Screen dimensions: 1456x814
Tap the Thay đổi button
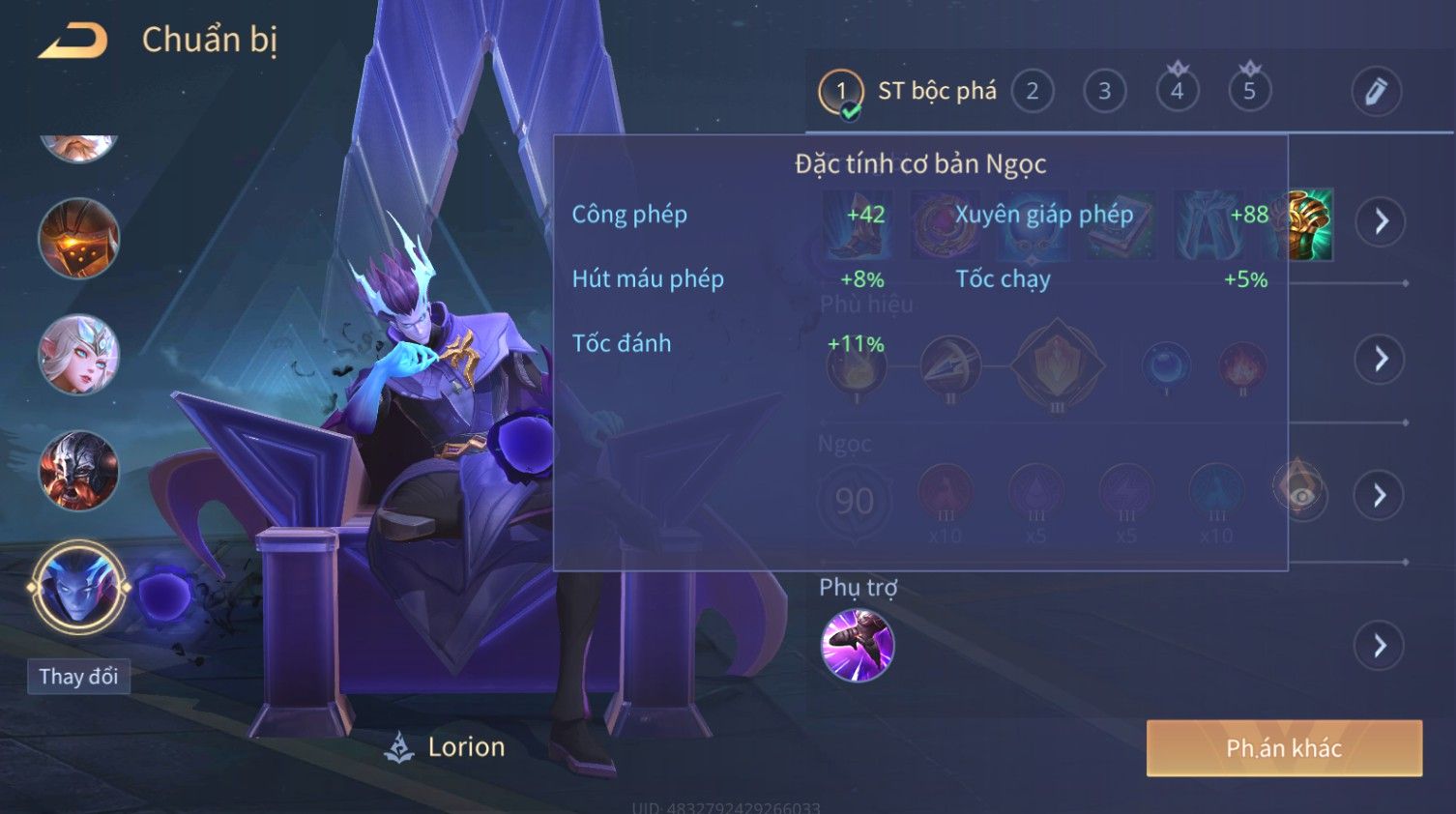coord(78,676)
